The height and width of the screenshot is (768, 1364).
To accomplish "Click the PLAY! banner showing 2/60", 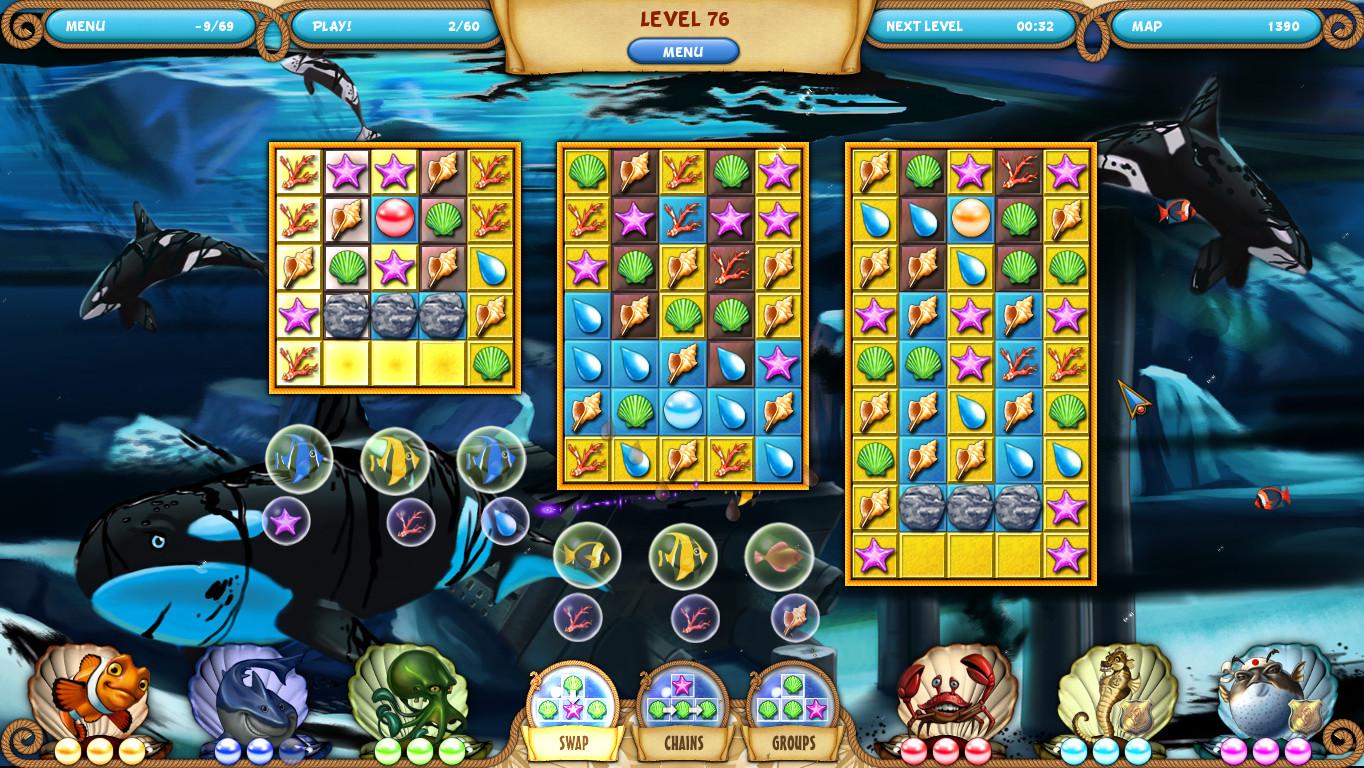I will 394,26.
